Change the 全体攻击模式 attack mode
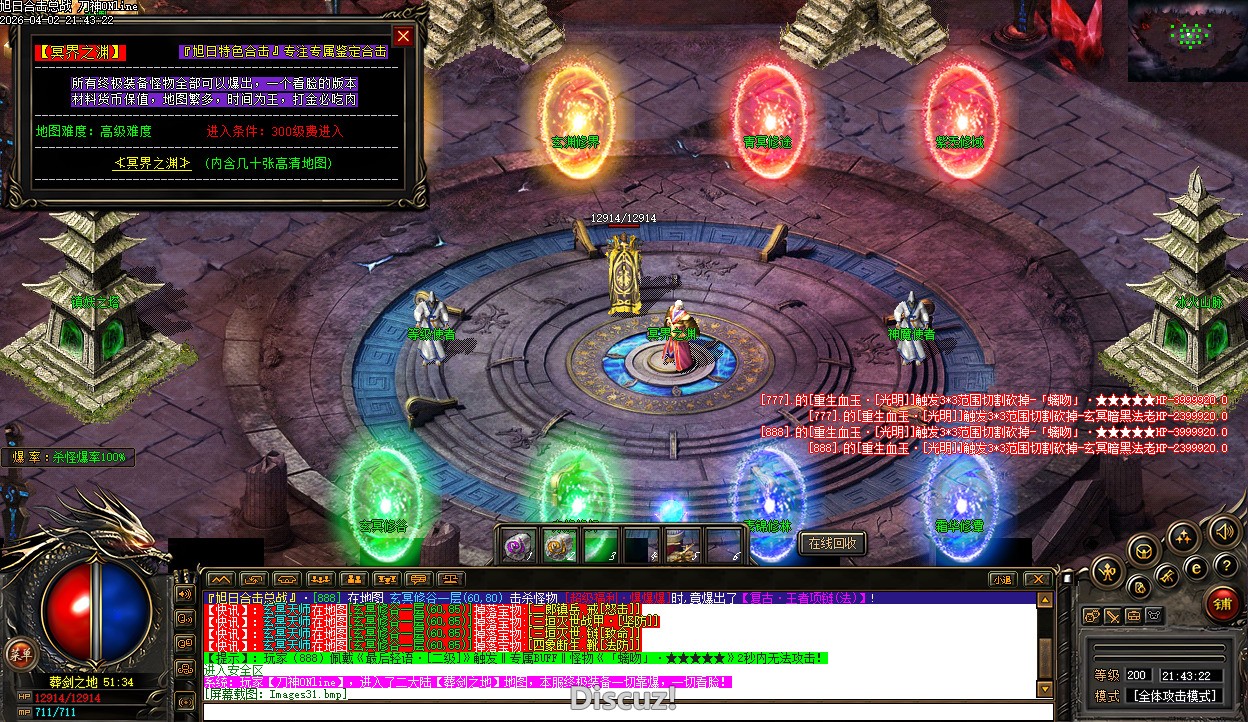 (x=1172, y=696)
